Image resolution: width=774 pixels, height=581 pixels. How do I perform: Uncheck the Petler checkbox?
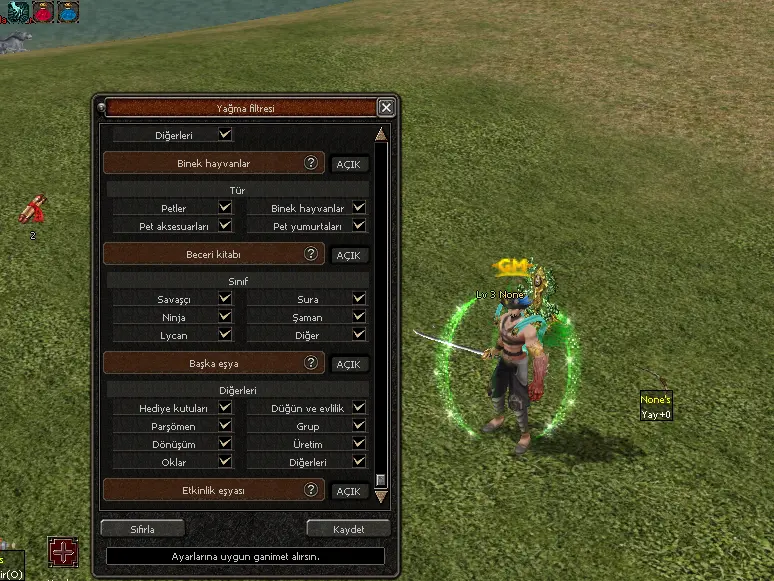coord(225,208)
